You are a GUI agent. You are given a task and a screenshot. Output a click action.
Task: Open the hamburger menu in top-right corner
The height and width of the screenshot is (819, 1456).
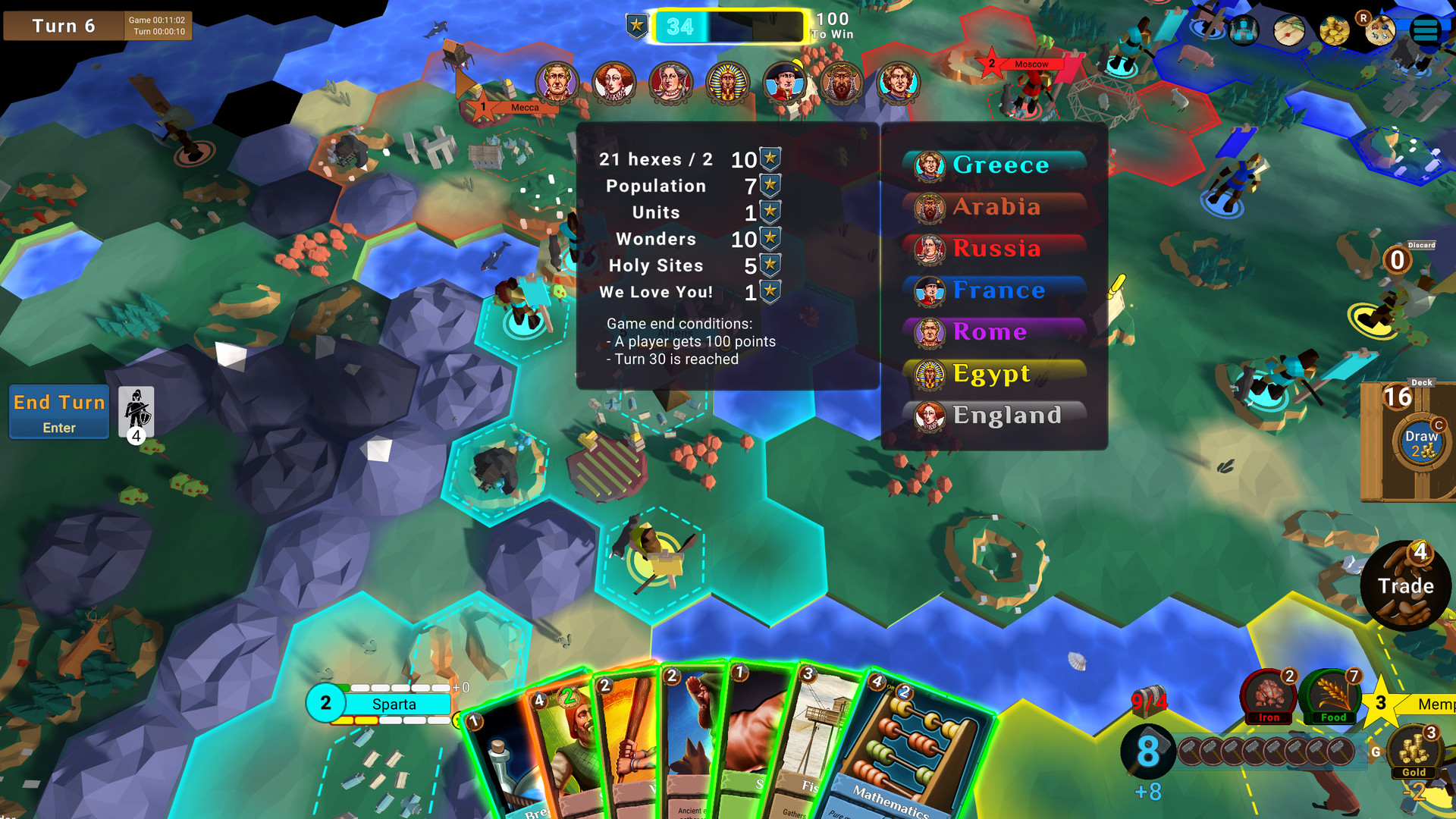pyautogui.click(x=1423, y=30)
